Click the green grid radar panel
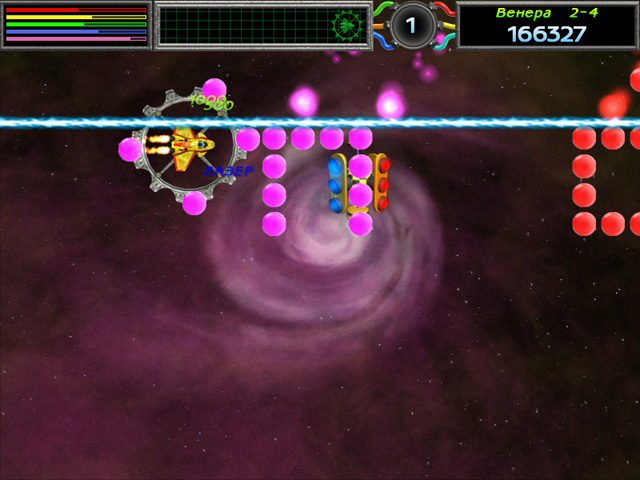Screen dimensions: 640x480 263,25
